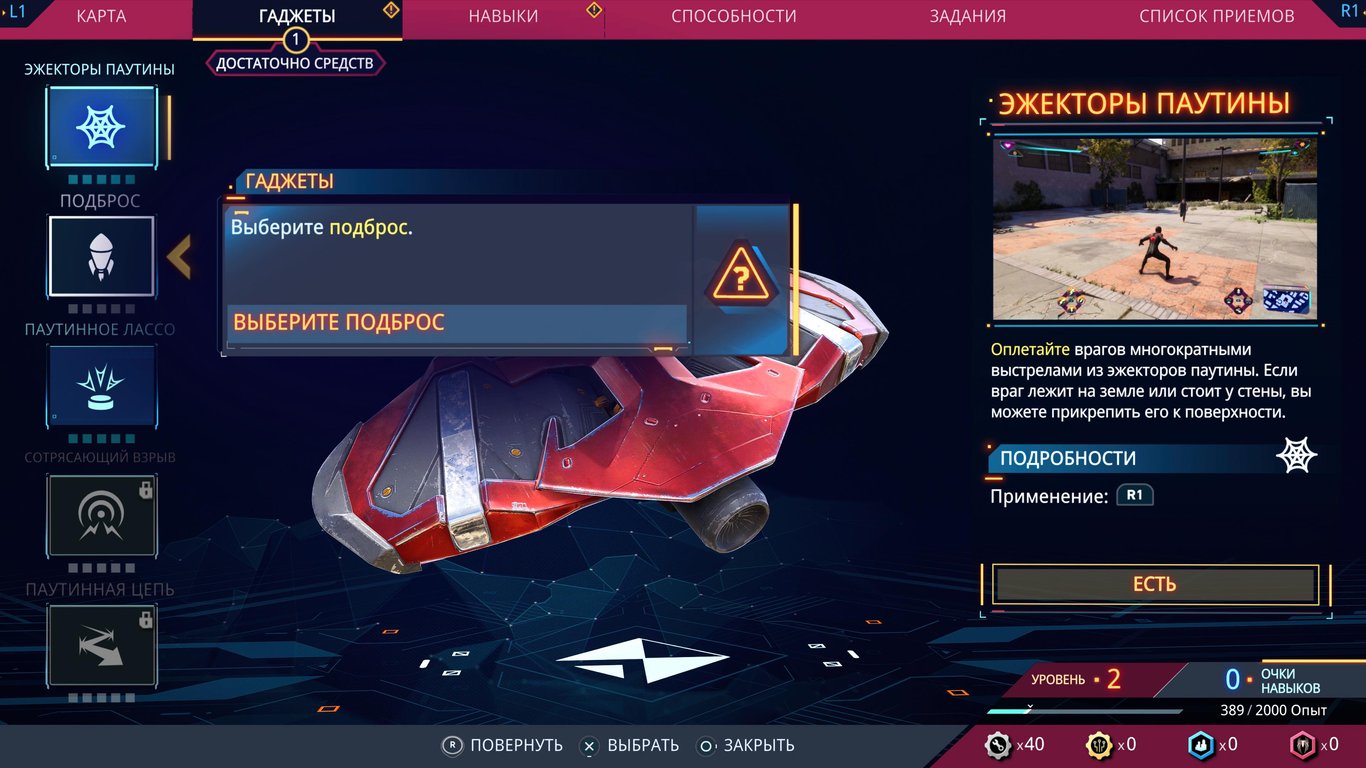
Task: Show the Список приемов tab
Action: [1216, 16]
